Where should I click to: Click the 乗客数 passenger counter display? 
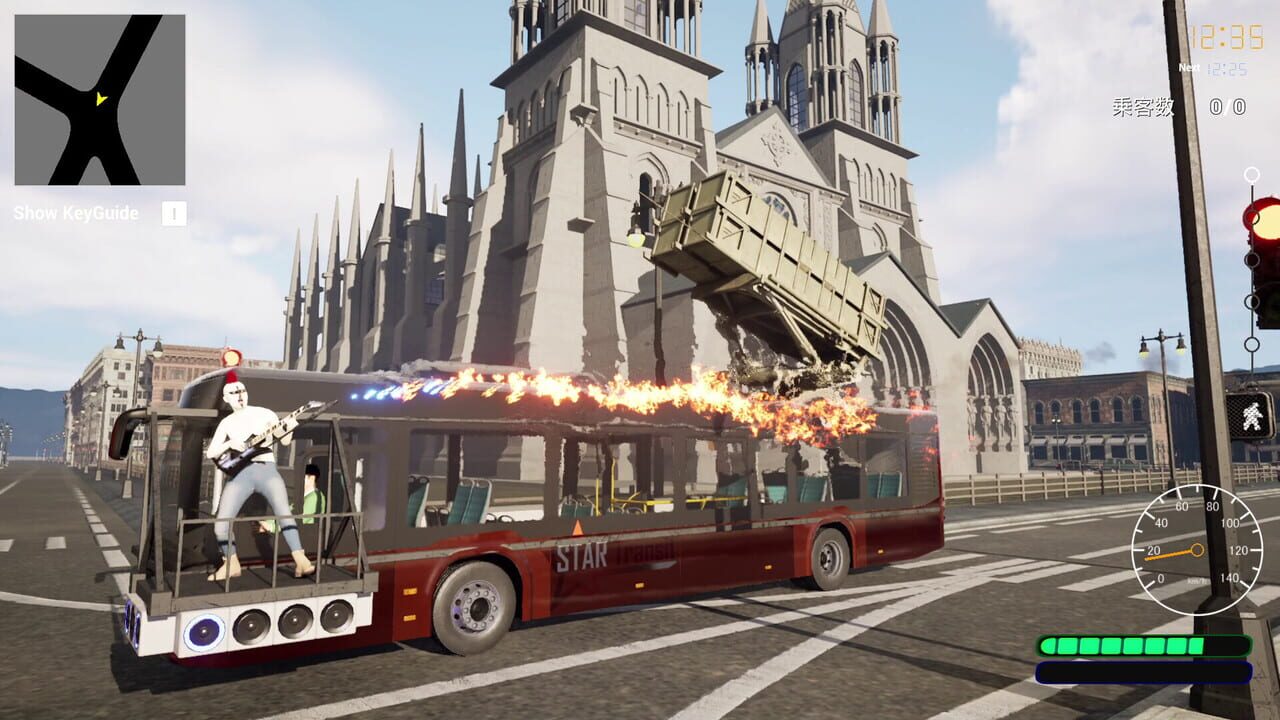pos(1143,106)
